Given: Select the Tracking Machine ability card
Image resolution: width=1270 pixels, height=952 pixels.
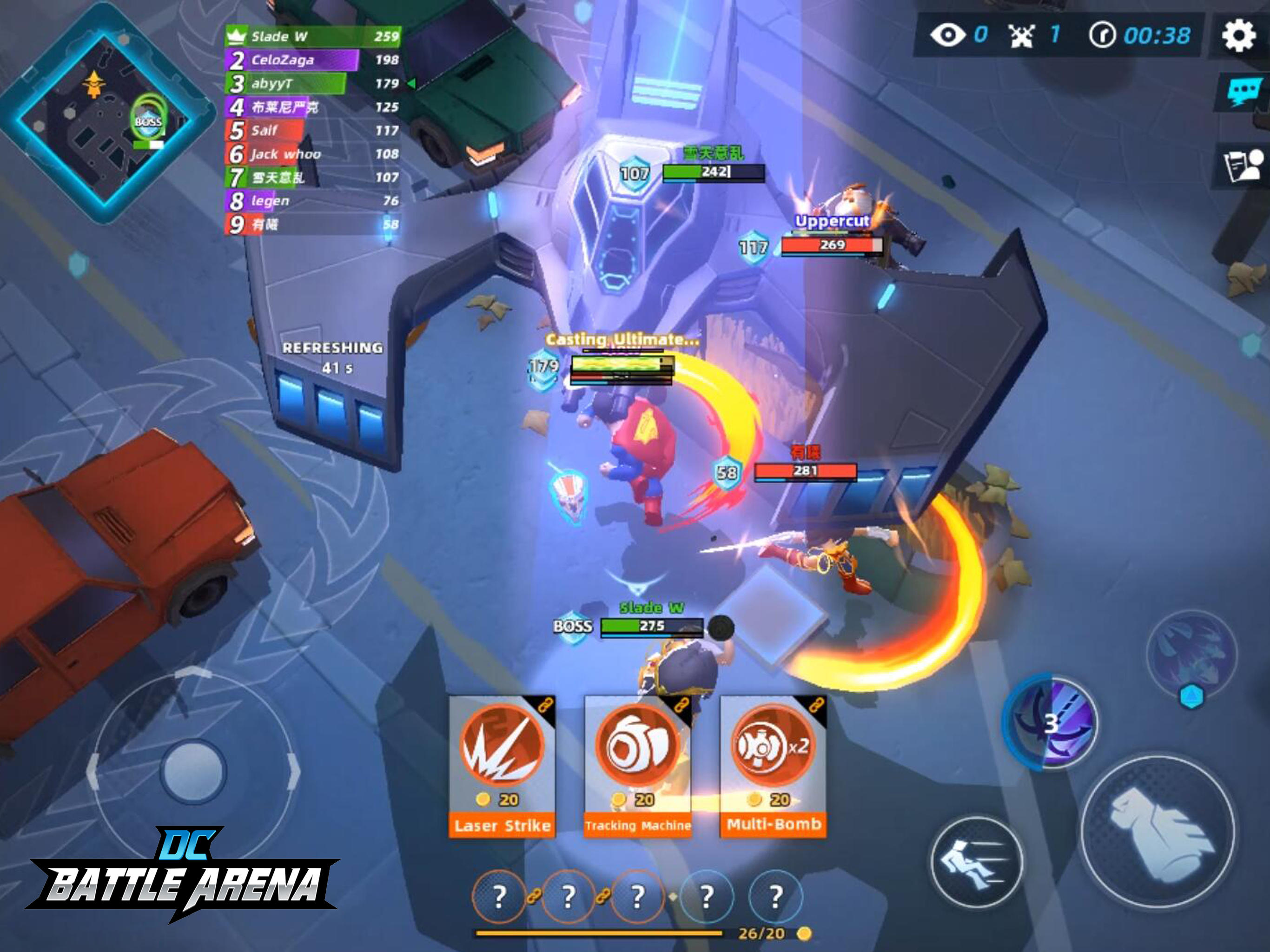Looking at the screenshot, I should [637, 764].
